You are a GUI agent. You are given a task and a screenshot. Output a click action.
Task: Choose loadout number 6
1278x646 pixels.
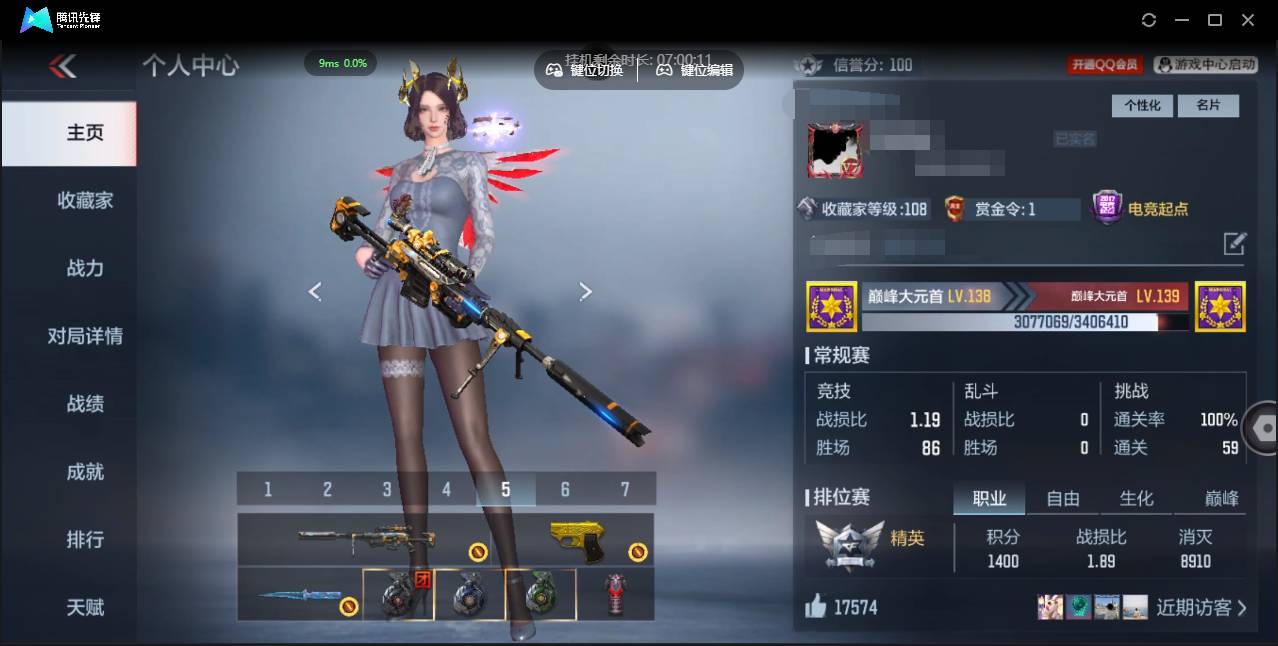565,489
